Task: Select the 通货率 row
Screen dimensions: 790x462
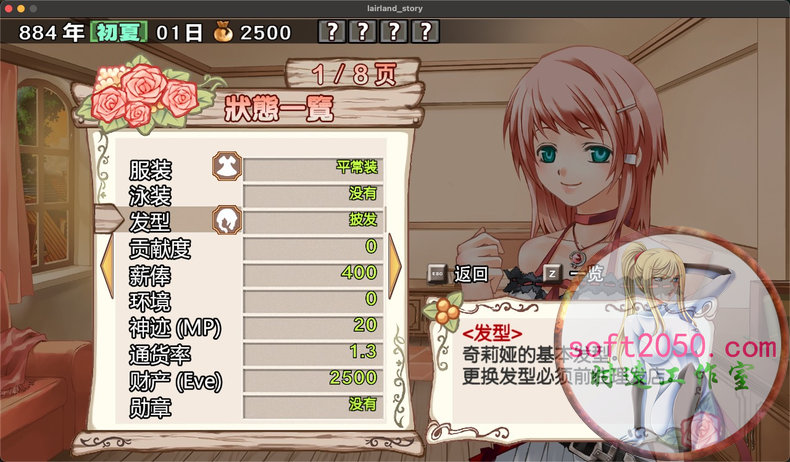Action: [255, 352]
